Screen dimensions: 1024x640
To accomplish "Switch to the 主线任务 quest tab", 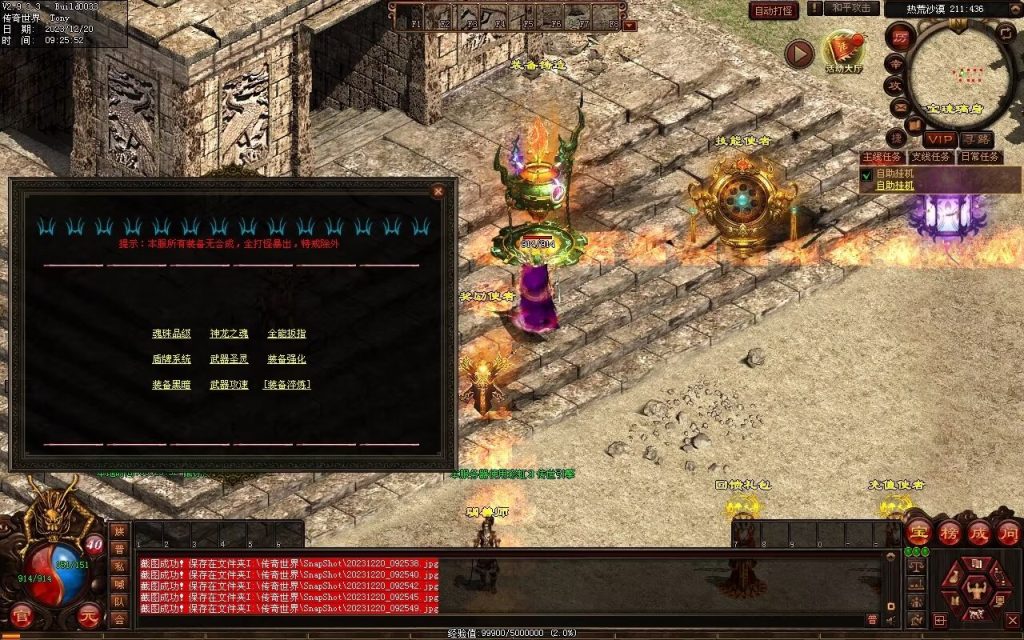I will pos(882,157).
